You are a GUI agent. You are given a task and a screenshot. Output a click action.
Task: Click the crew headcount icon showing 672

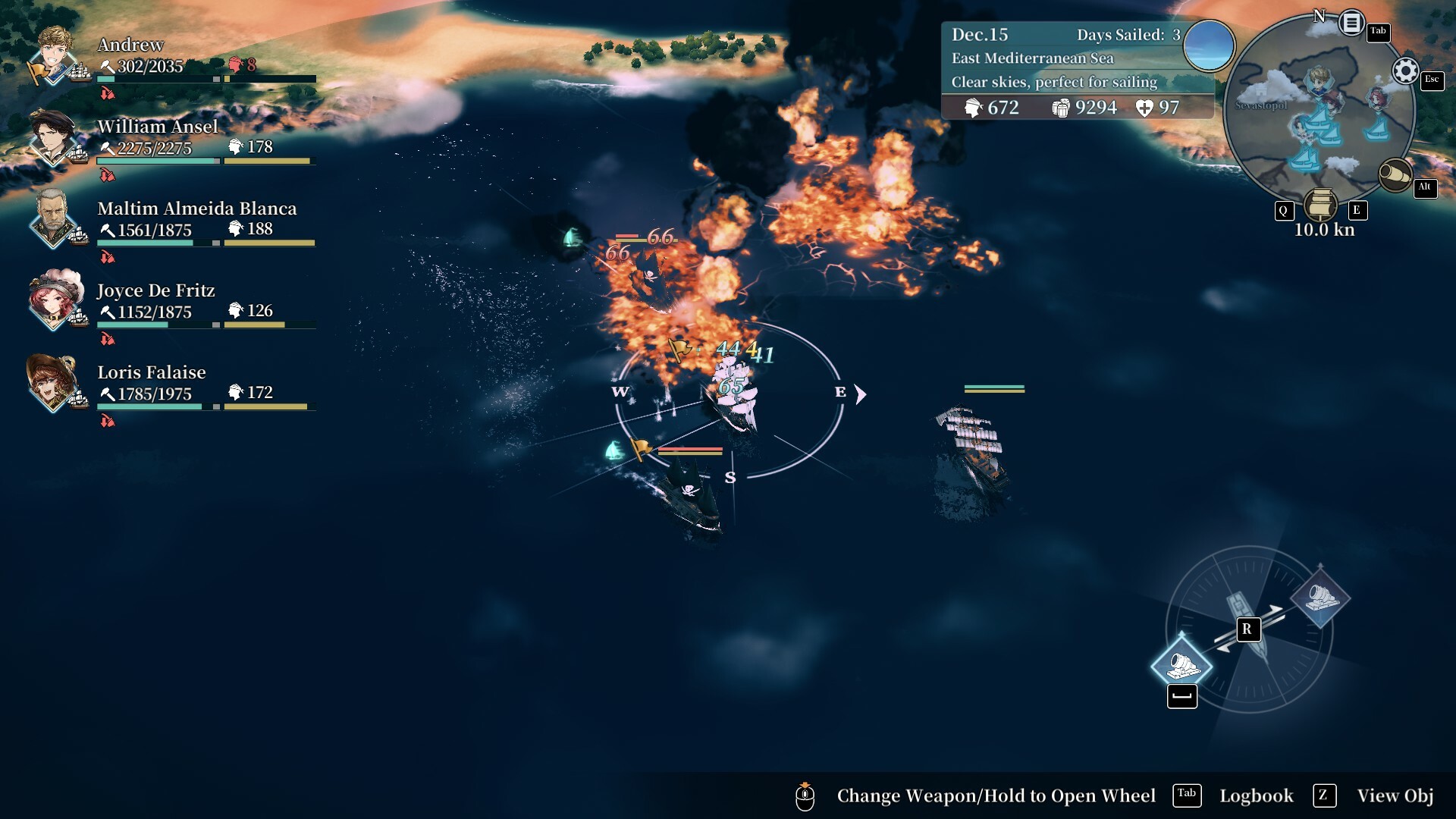click(x=973, y=108)
